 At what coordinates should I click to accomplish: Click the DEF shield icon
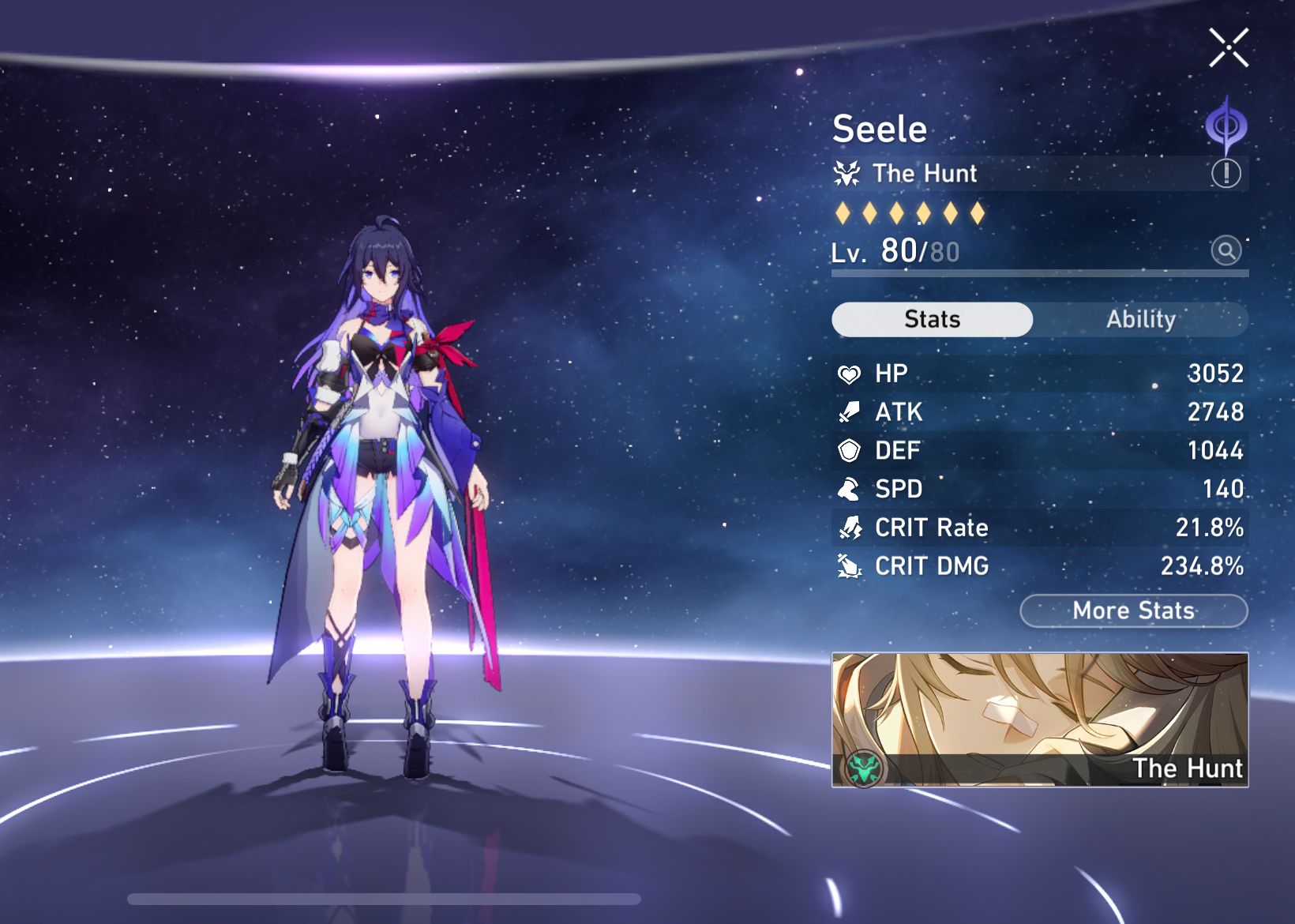[x=847, y=450]
